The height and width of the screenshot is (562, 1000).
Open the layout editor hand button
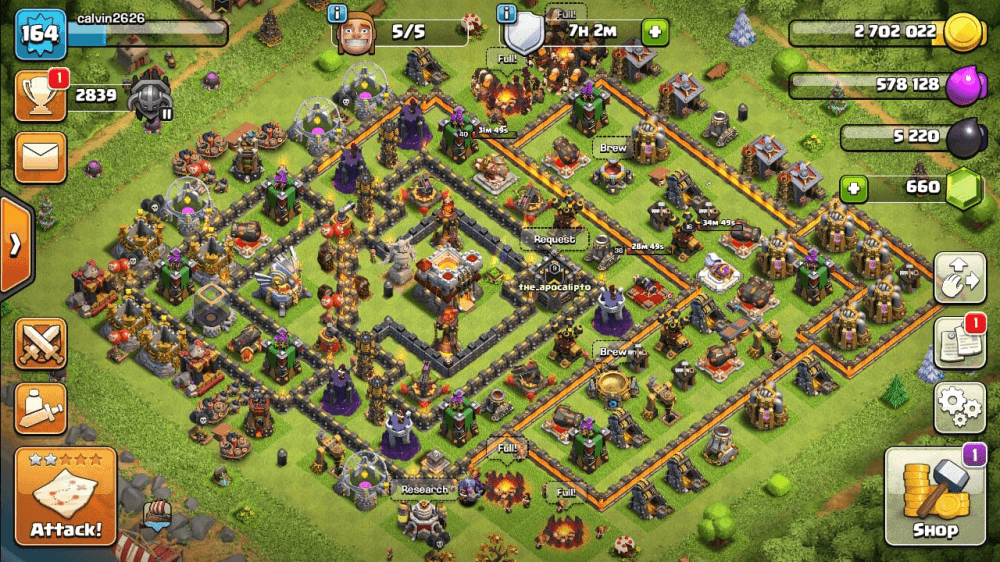959,277
